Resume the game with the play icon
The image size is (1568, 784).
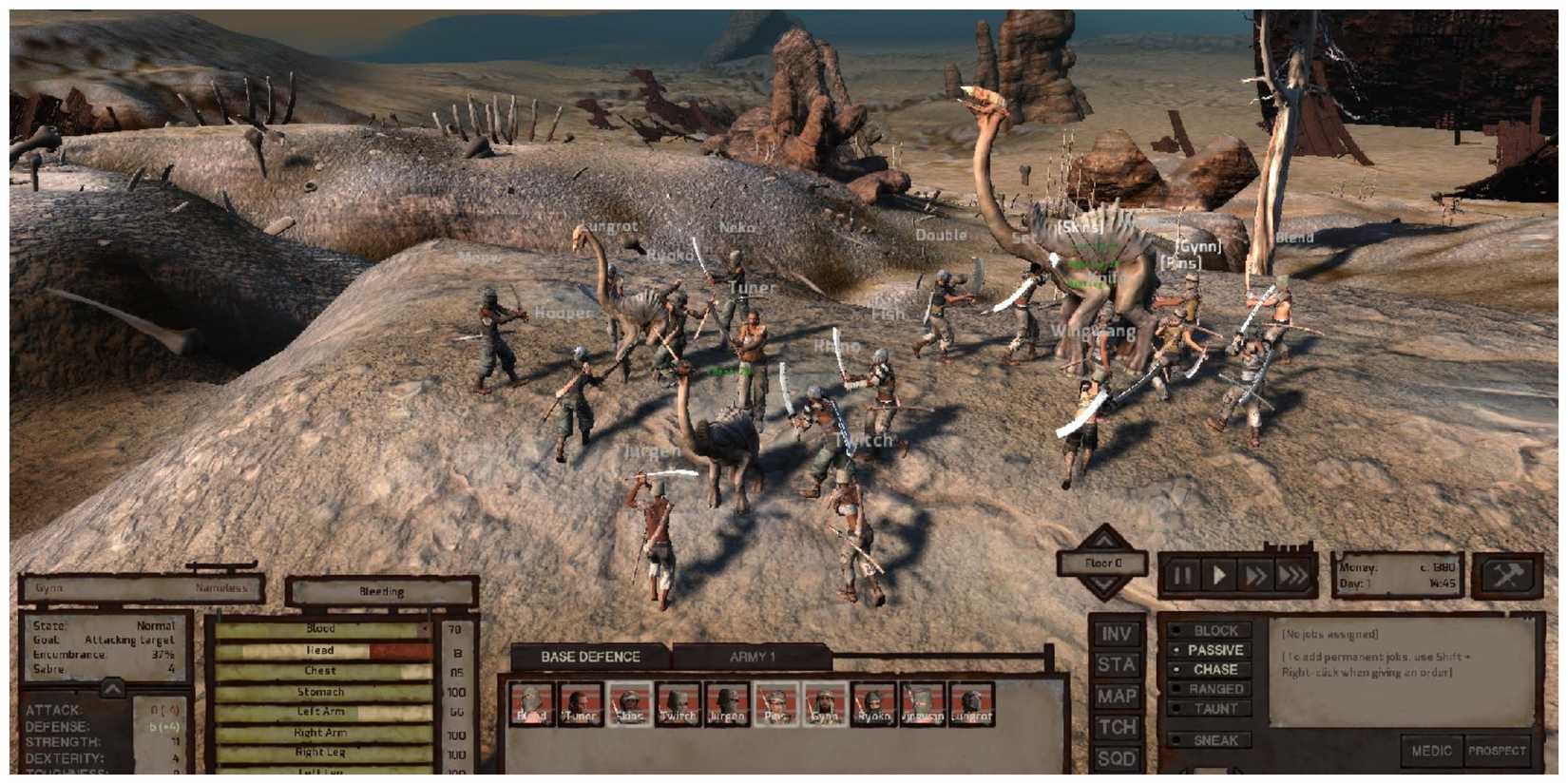pos(1221,573)
